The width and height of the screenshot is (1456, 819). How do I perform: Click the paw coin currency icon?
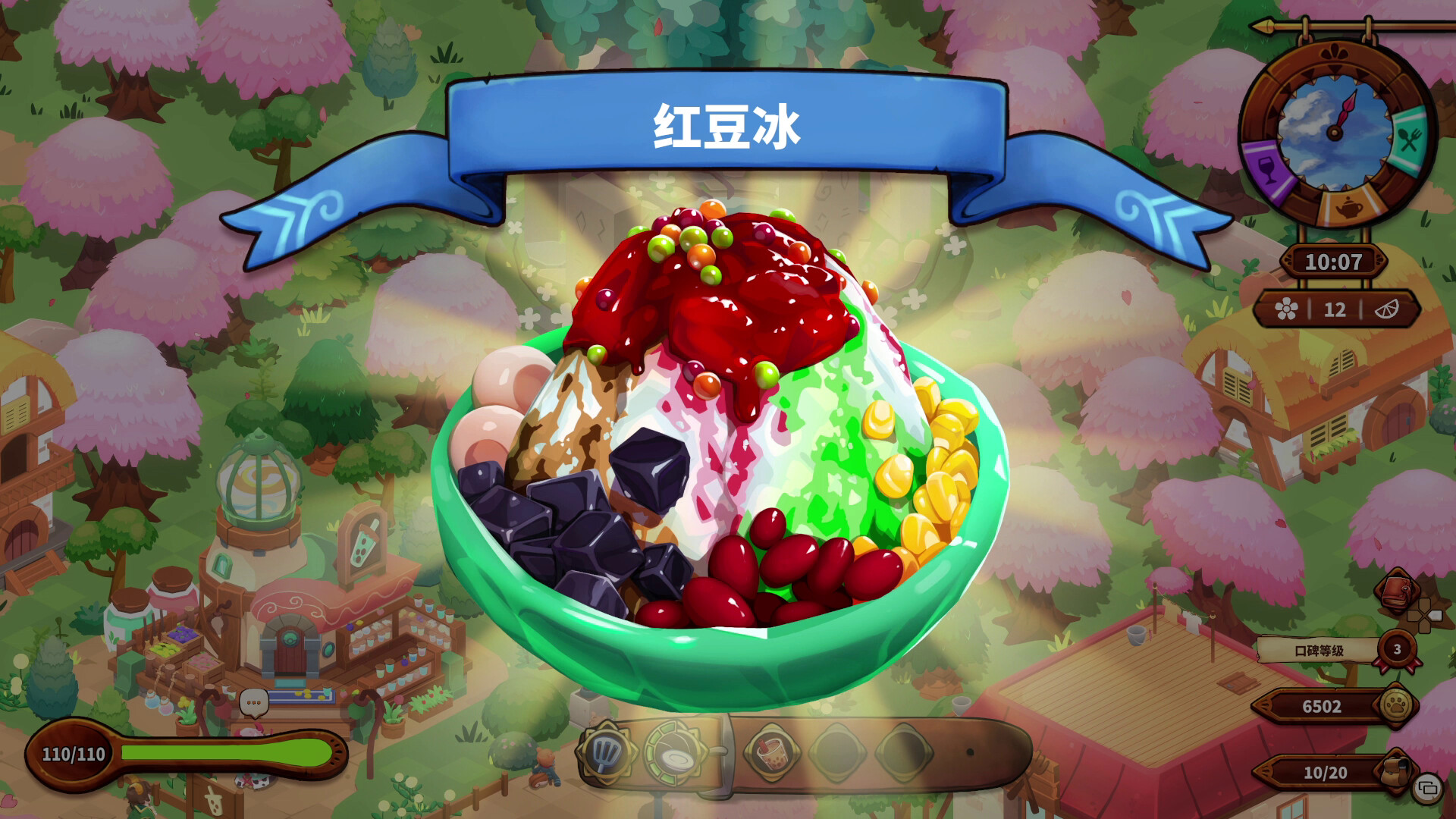(x=1395, y=704)
